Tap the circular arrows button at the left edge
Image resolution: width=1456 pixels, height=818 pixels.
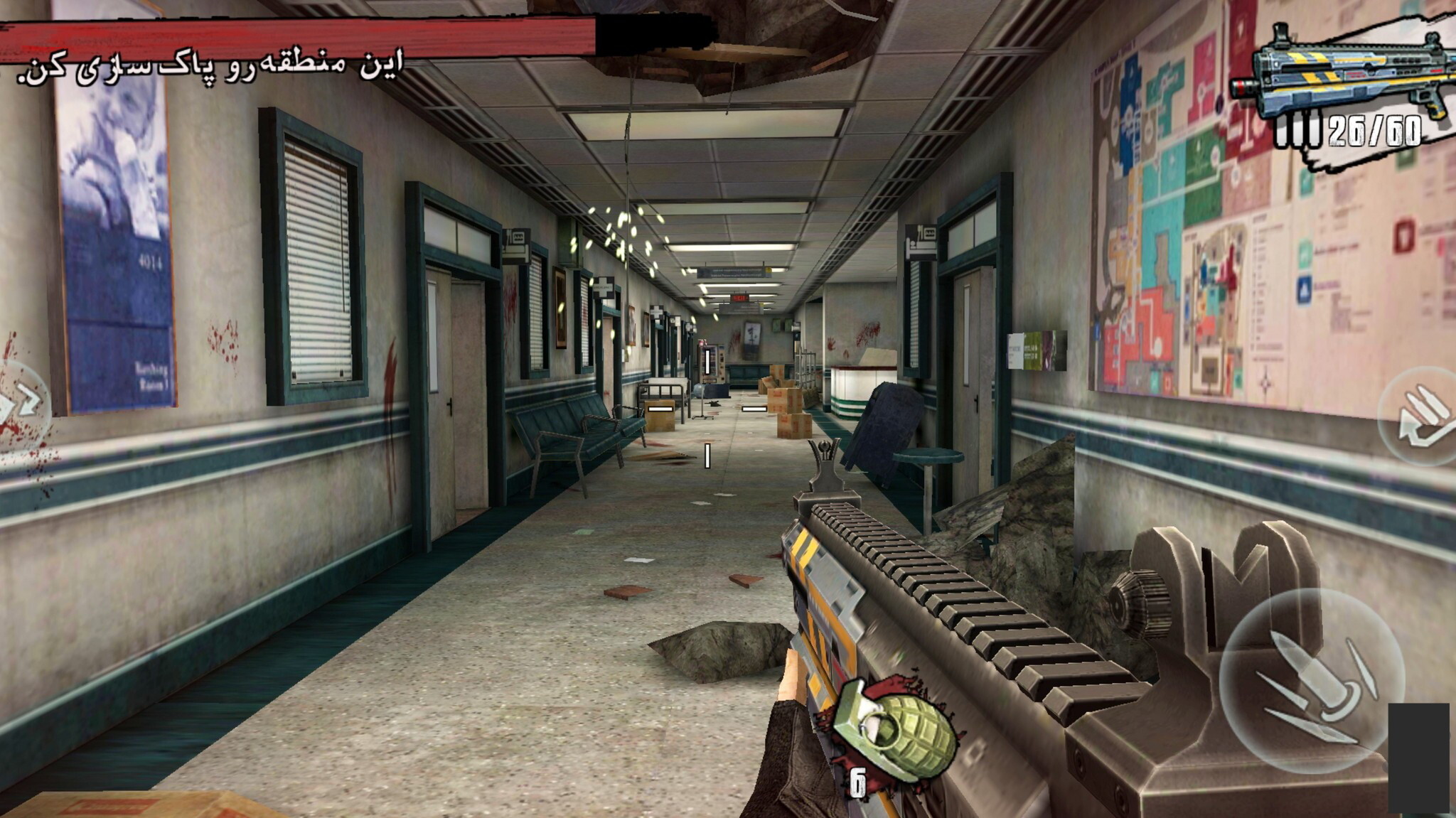(x=21, y=405)
